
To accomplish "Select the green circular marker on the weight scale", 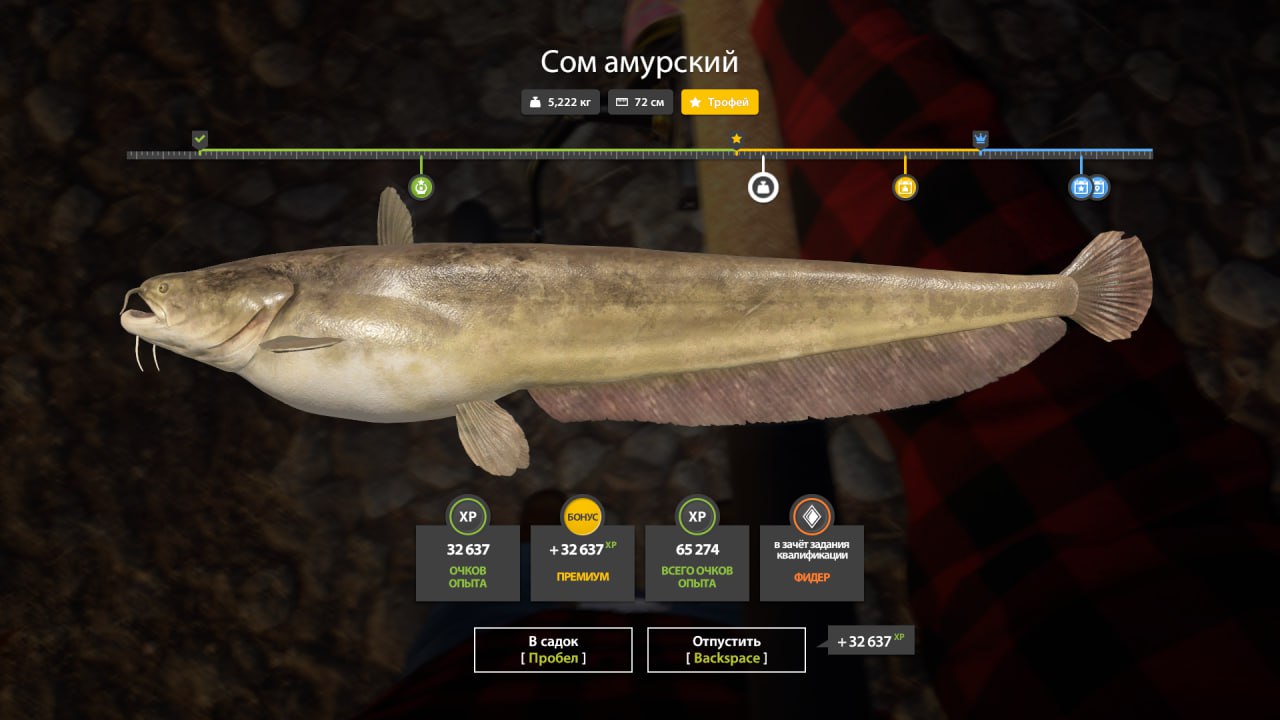I will pyautogui.click(x=421, y=187).
